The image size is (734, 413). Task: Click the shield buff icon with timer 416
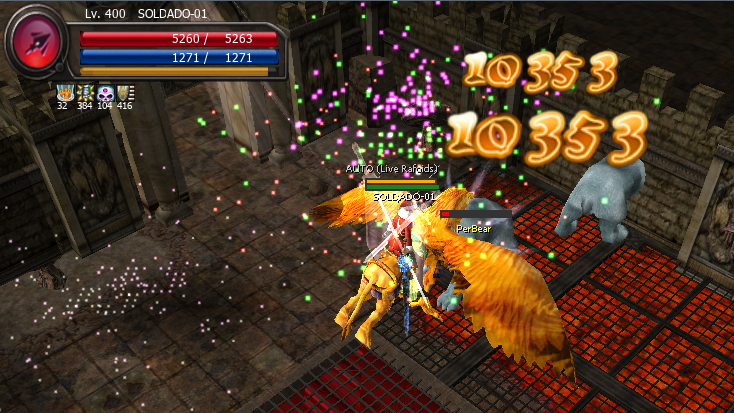124,92
